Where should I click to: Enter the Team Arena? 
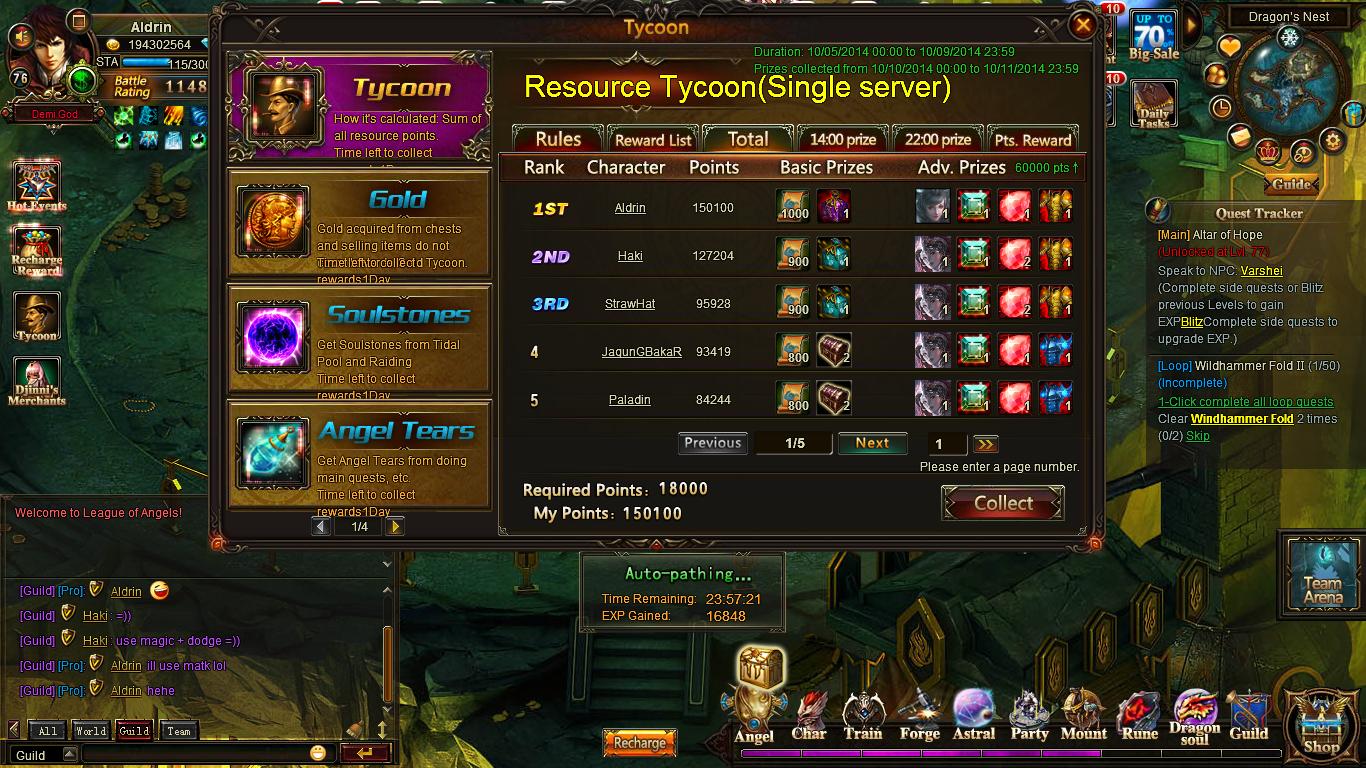(1322, 575)
